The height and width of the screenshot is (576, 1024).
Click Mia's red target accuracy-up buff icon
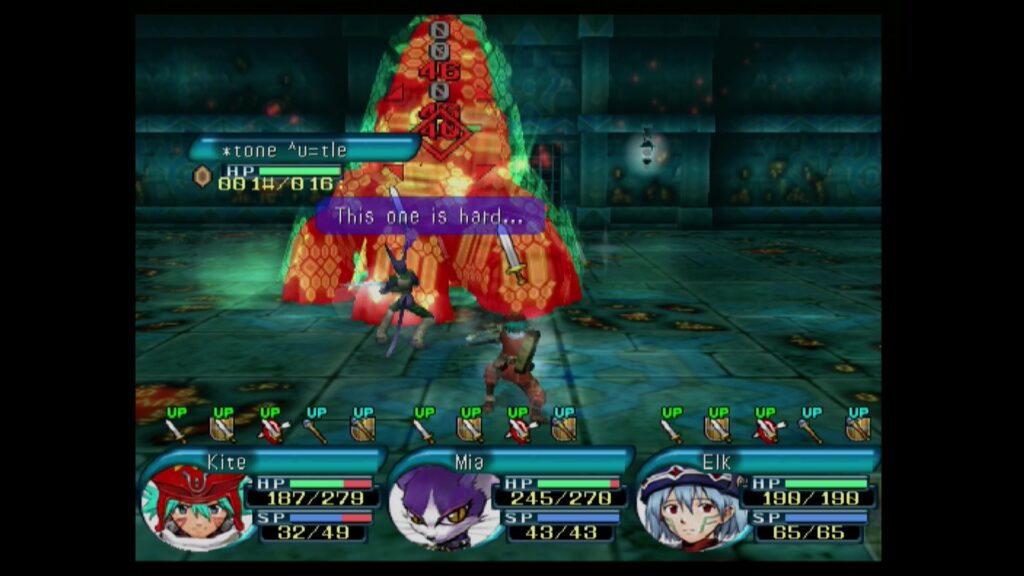coord(517,428)
